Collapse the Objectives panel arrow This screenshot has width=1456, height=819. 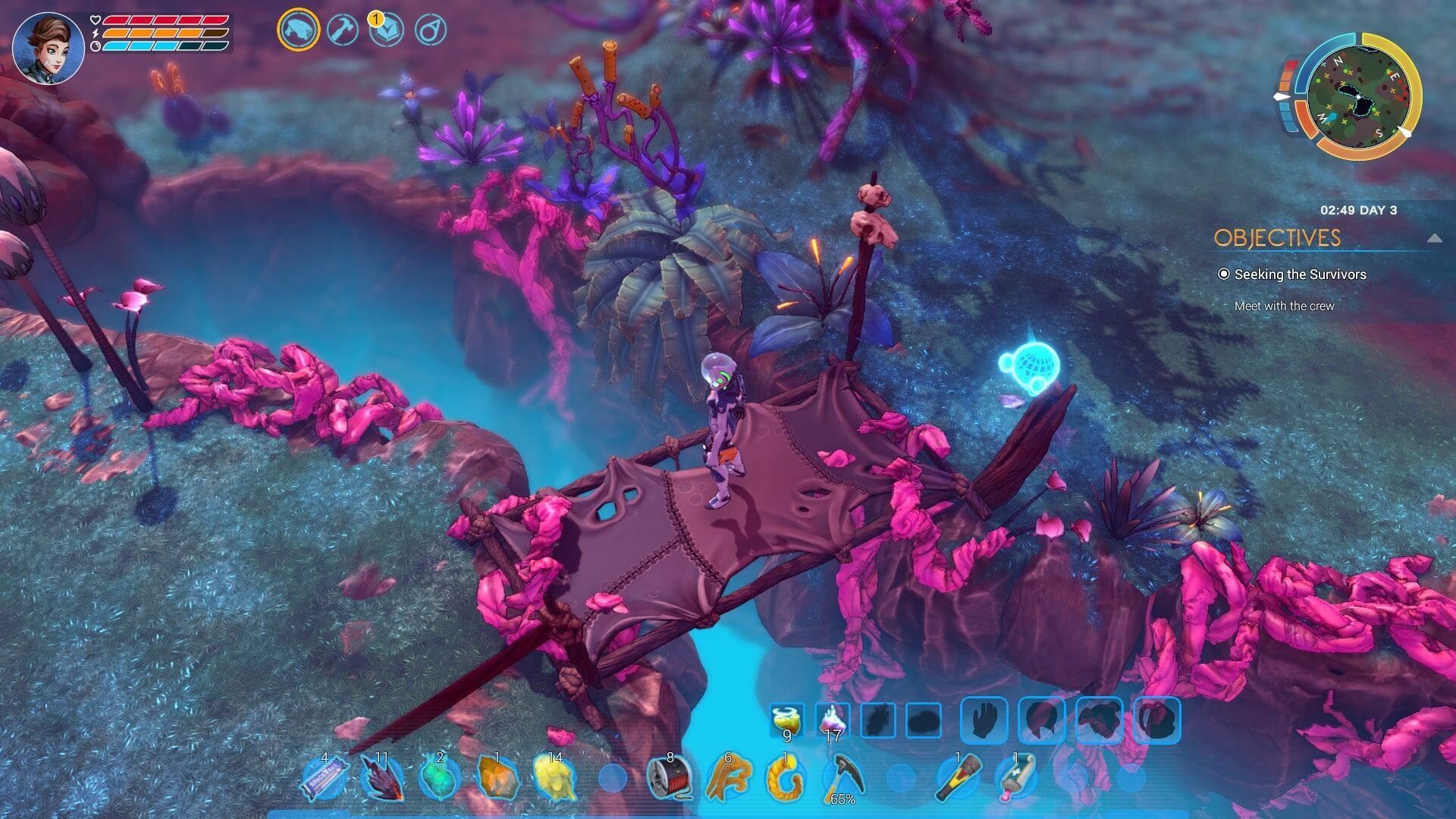point(1433,238)
